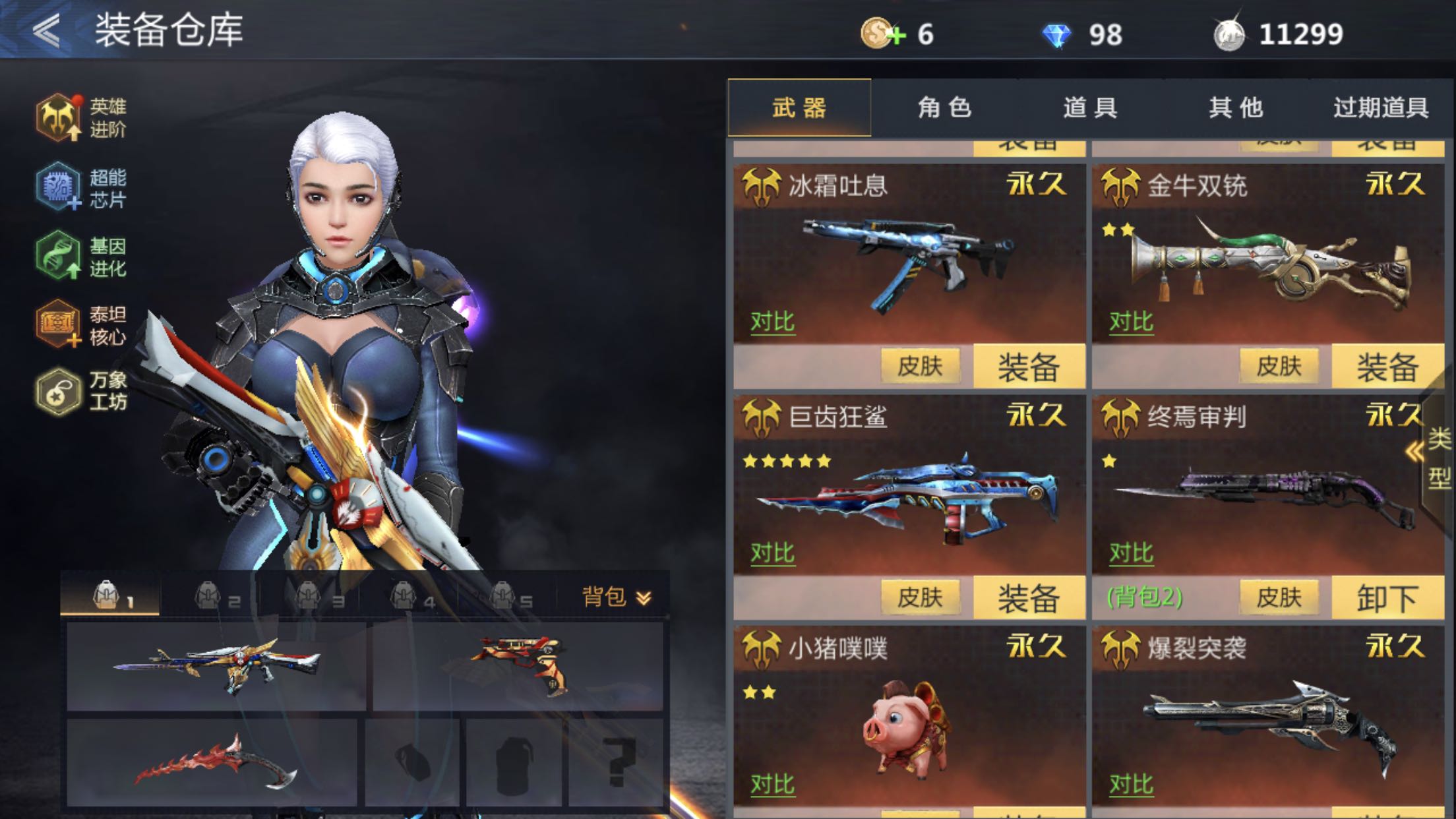
Task: Open skins for 金牛双铳
Action: (1279, 366)
